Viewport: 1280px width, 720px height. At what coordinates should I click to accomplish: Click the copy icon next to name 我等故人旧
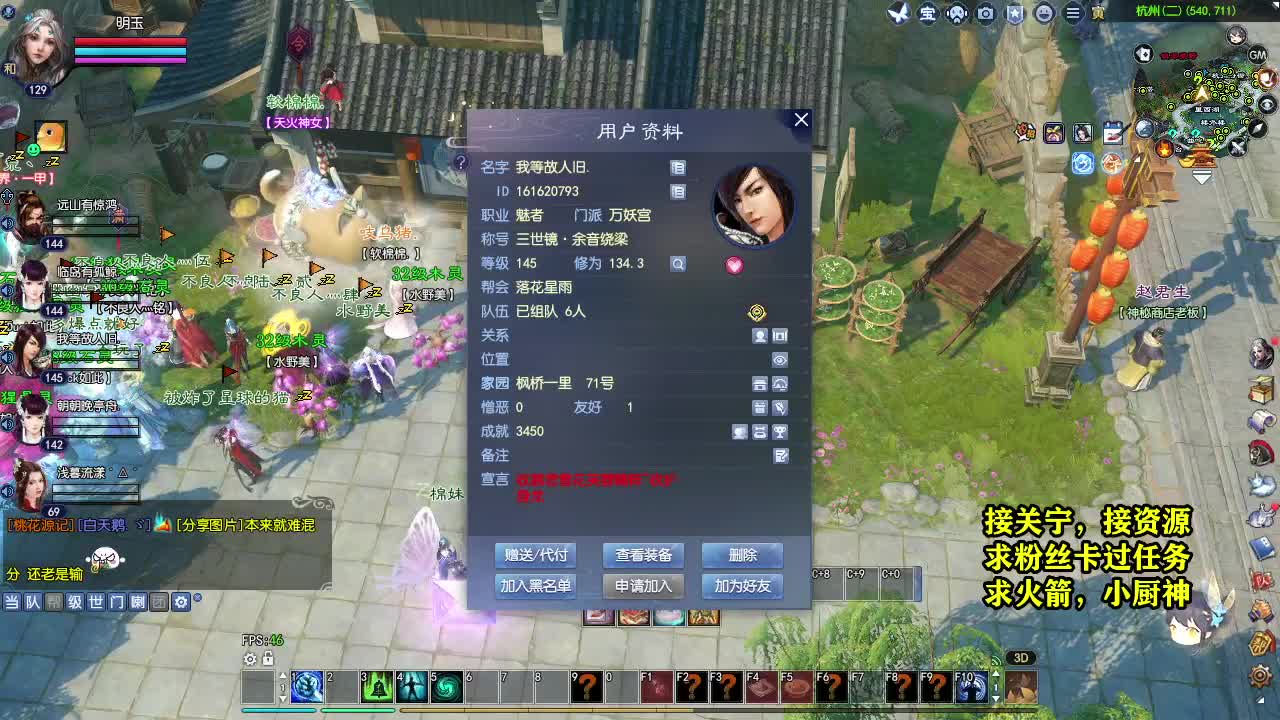click(x=678, y=167)
